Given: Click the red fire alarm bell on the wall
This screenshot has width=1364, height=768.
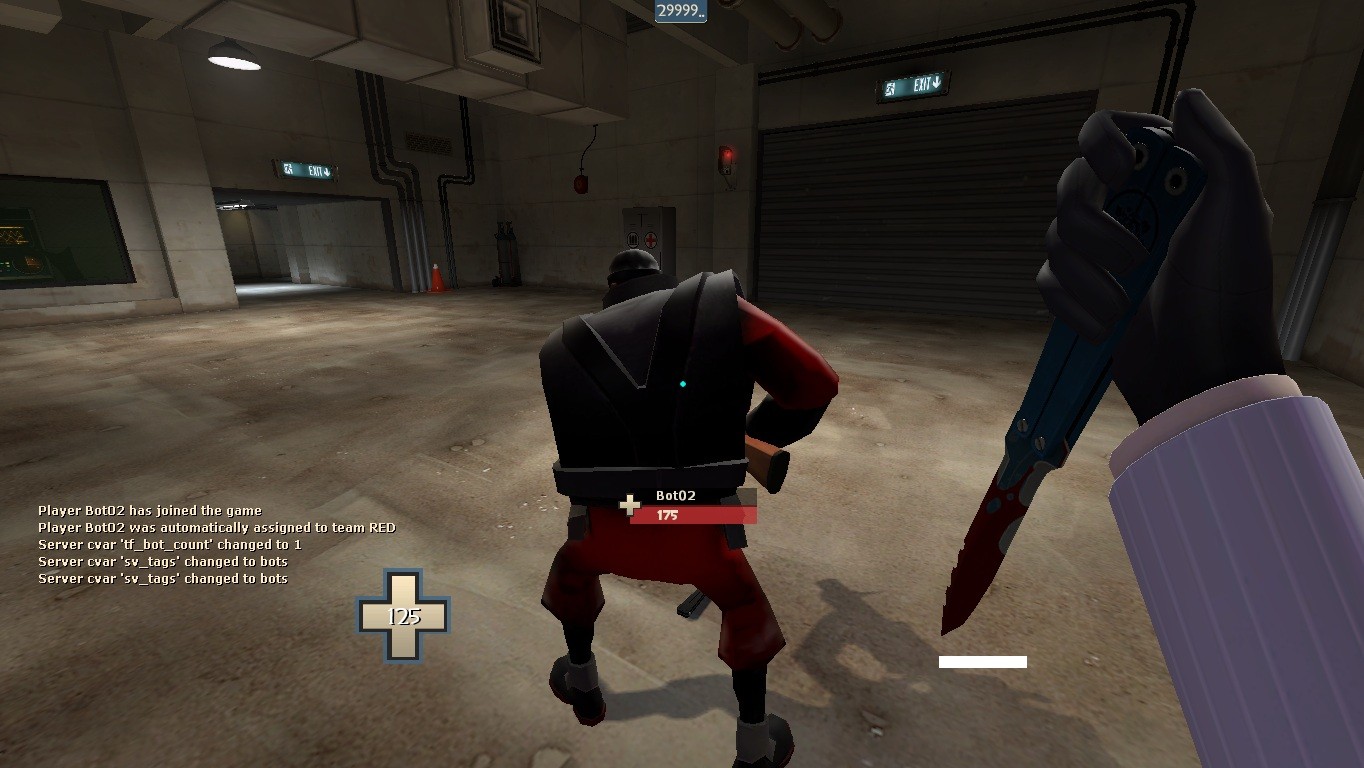Looking at the screenshot, I should 583,183.
